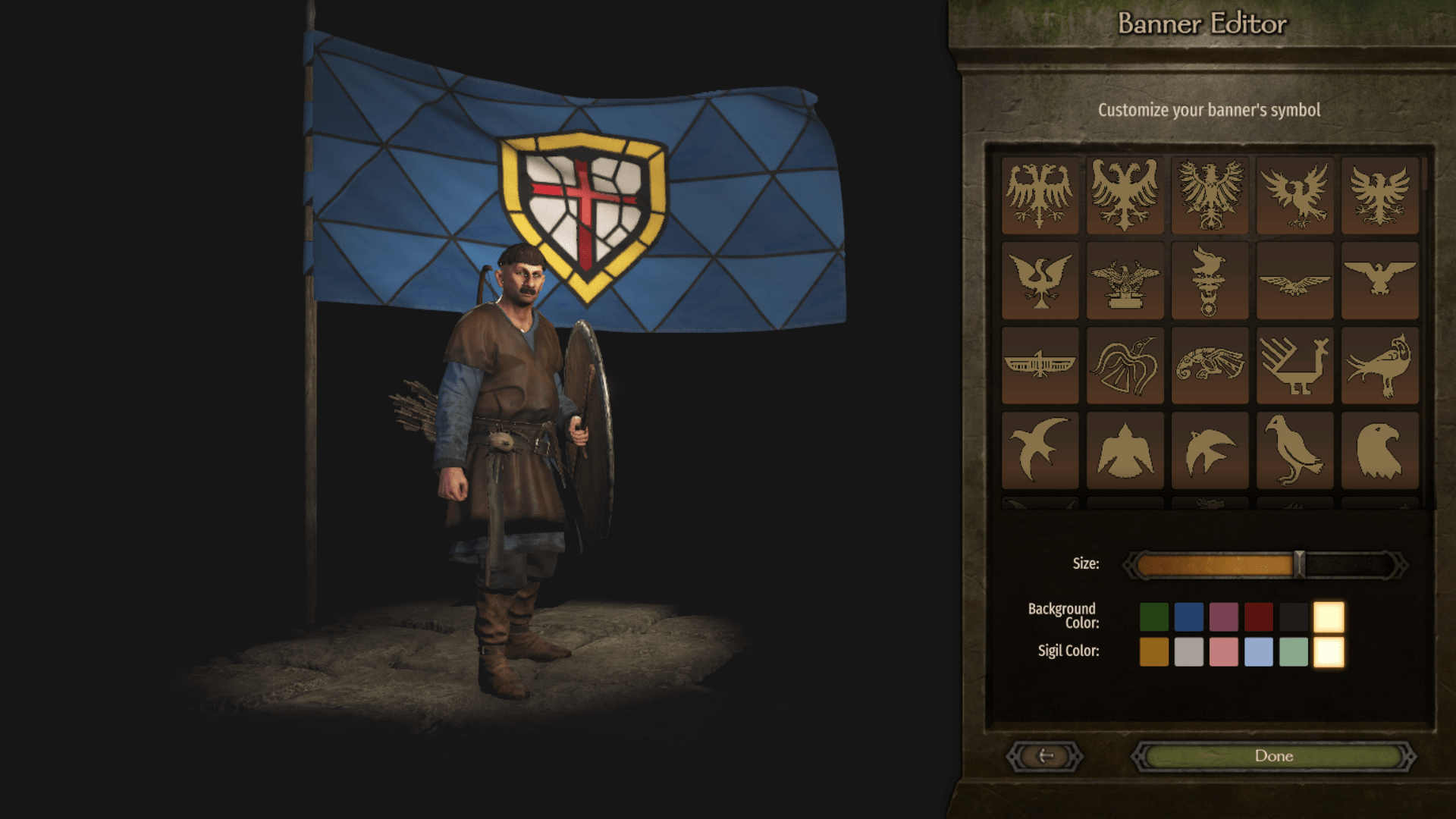Select the double-headed eagle sigil
This screenshot has height=819, width=1456.
pos(1040,193)
